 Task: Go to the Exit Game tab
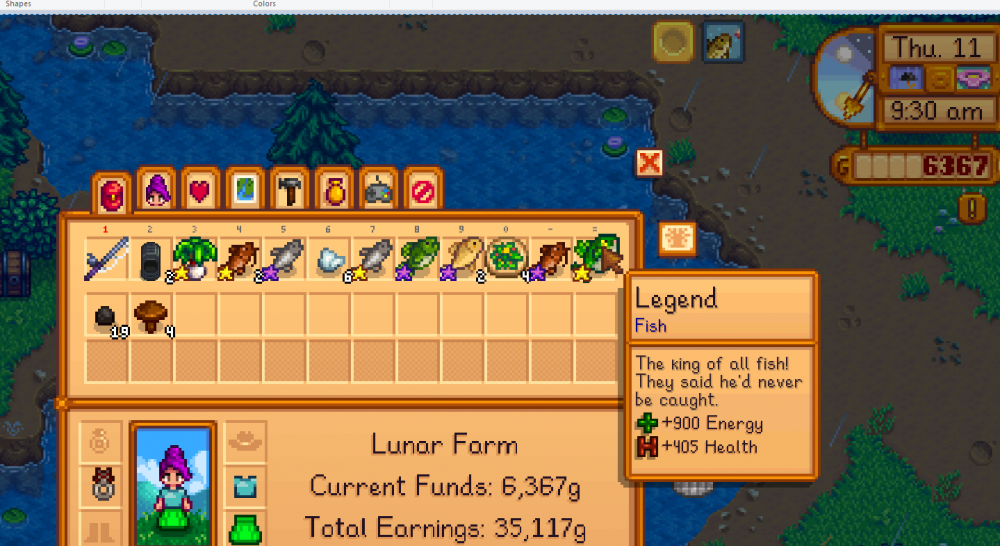click(x=423, y=190)
